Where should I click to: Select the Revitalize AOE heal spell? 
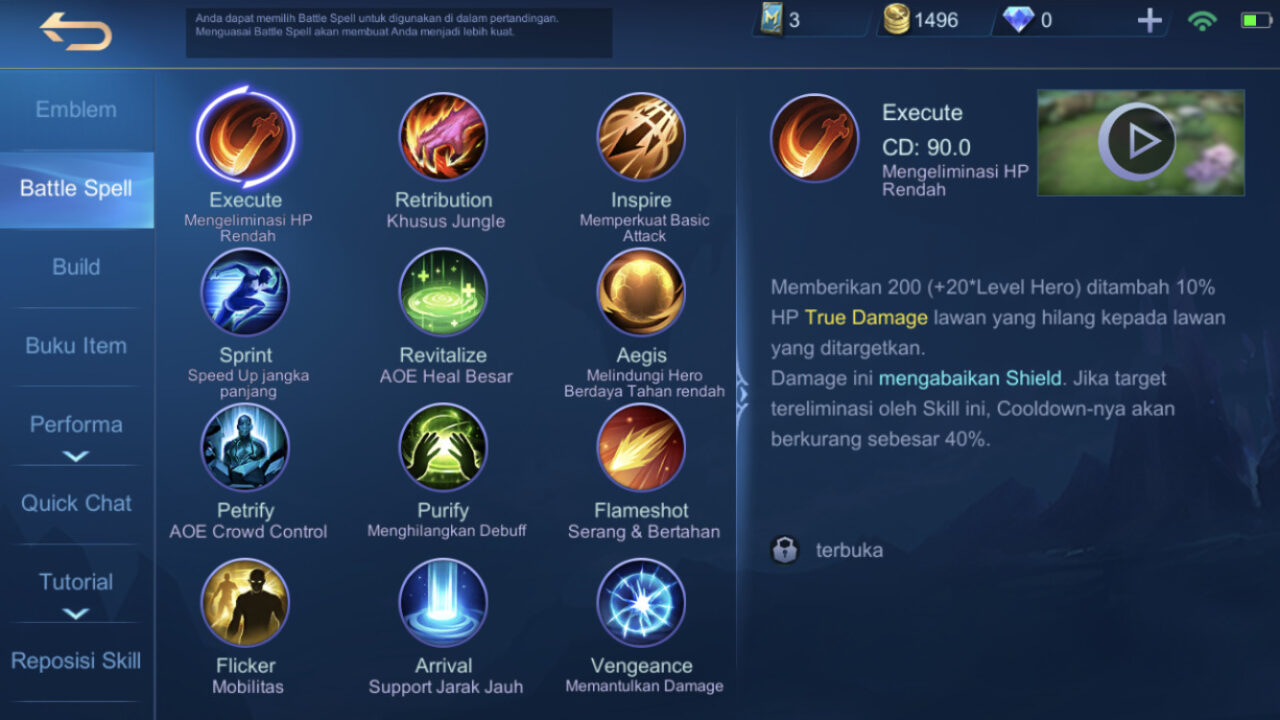(443, 292)
